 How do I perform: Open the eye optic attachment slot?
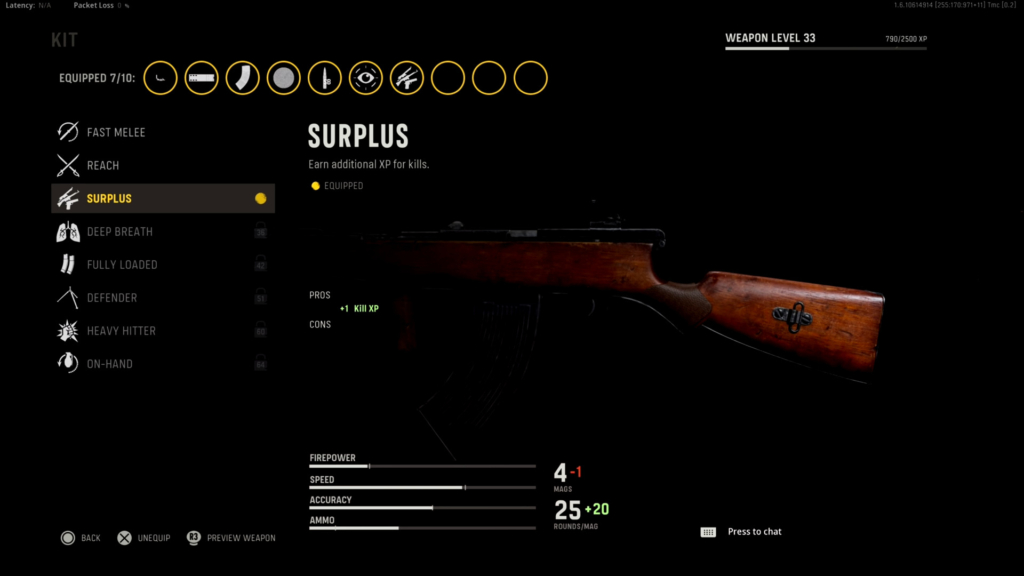(366, 78)
